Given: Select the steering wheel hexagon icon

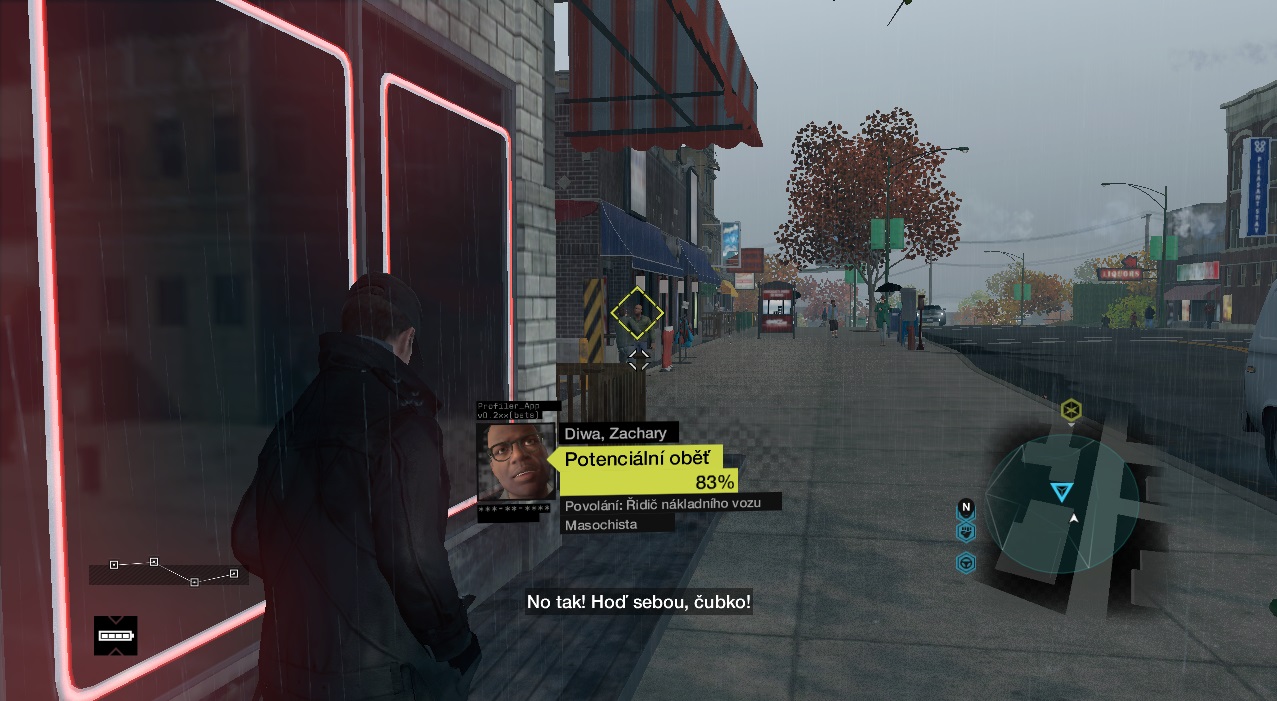Looking at the screenshot, I should click(966, 563).
